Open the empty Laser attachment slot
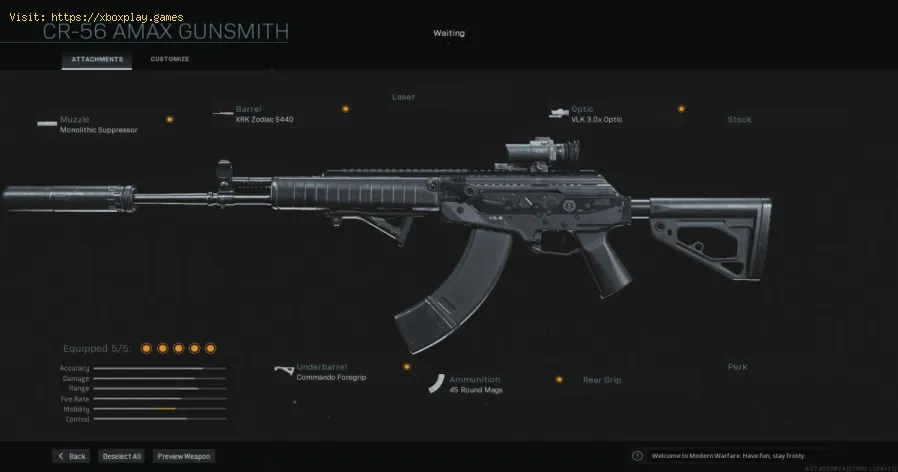This screenshot has width=898, height=472. tap(403, 97)
